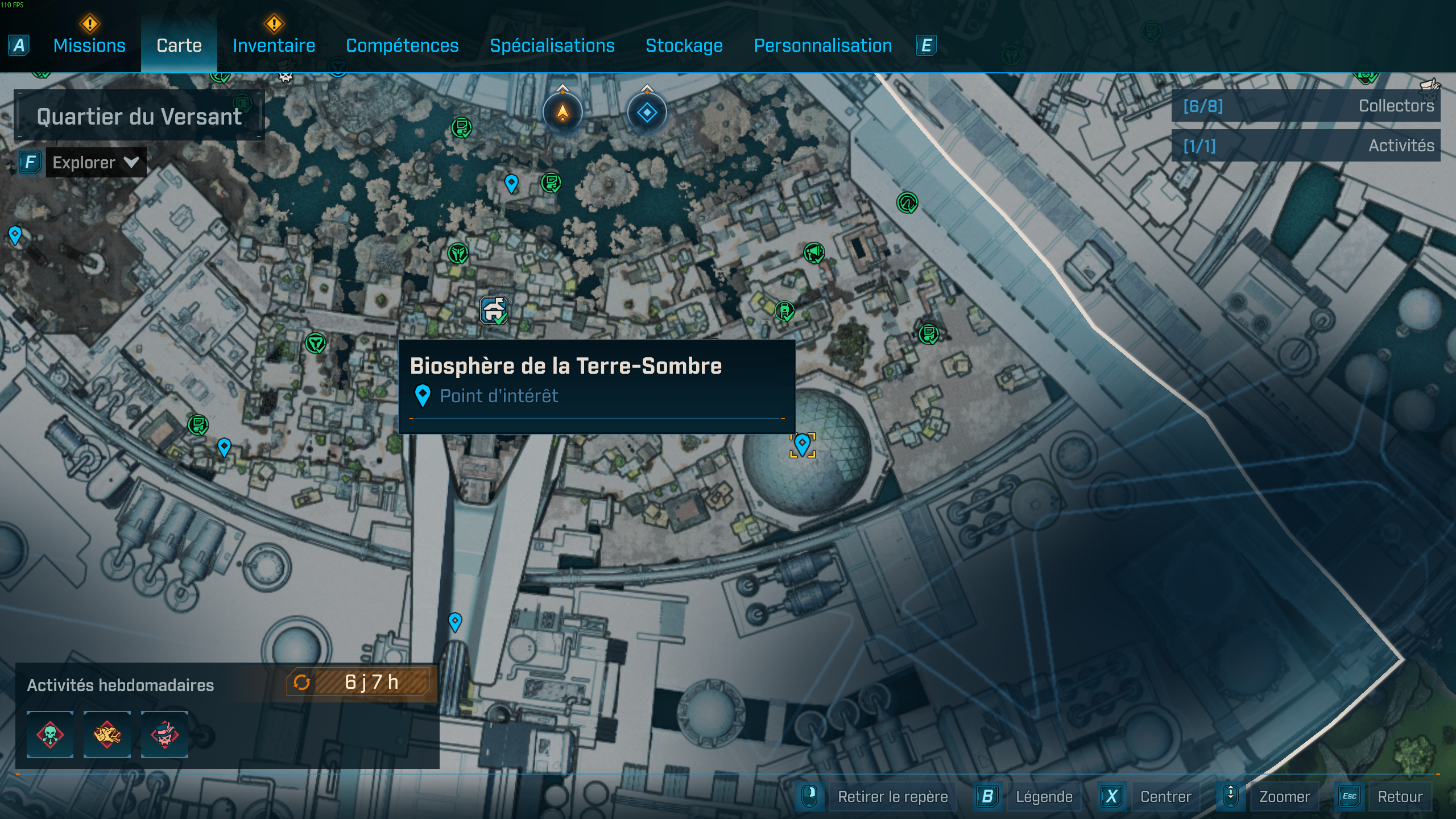Viewport: 1456px width, 819px height.
Task: Click the Centrer map button
Action: pos(1165,796)
